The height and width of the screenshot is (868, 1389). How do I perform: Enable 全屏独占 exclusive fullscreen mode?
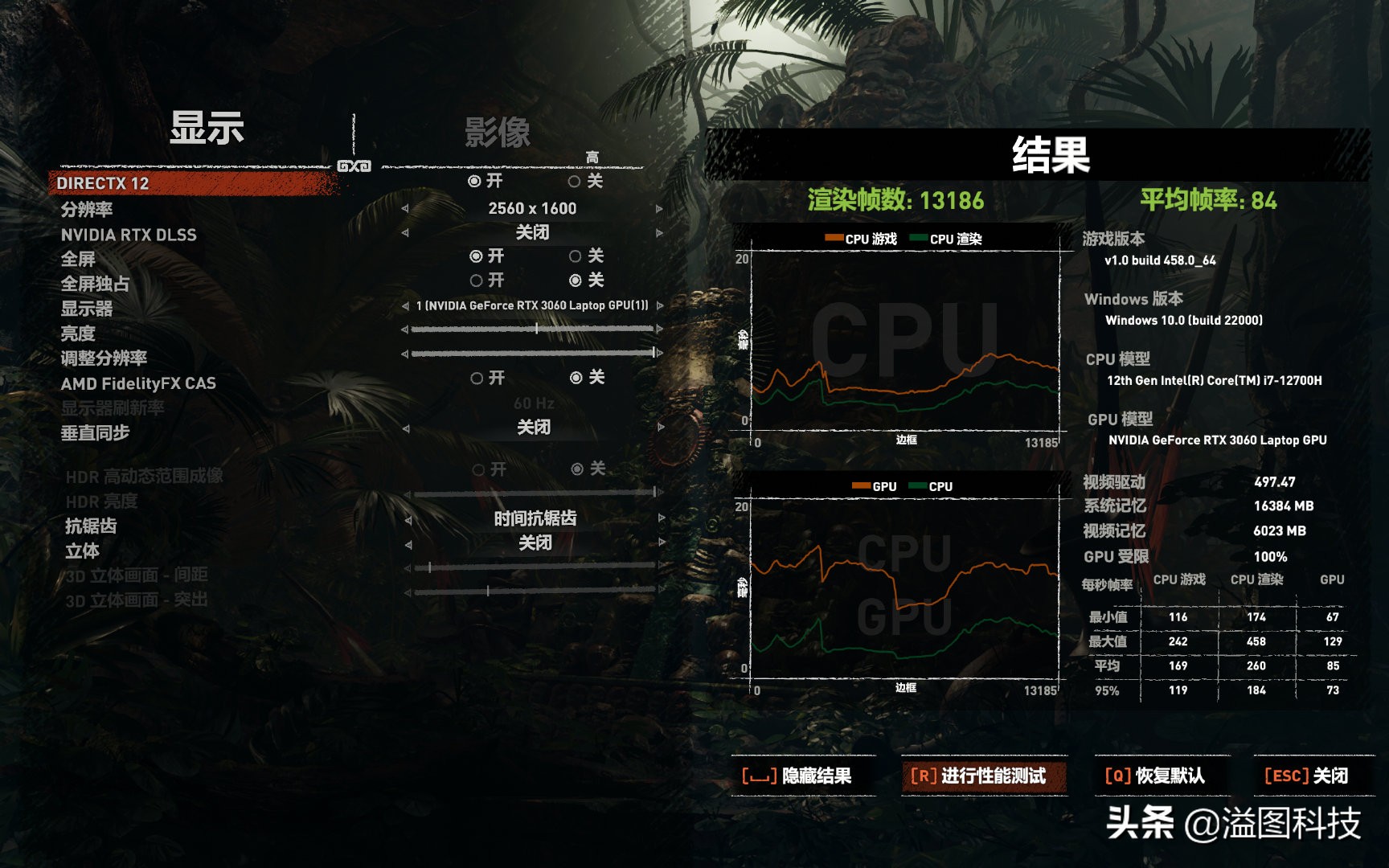(478, 280)
